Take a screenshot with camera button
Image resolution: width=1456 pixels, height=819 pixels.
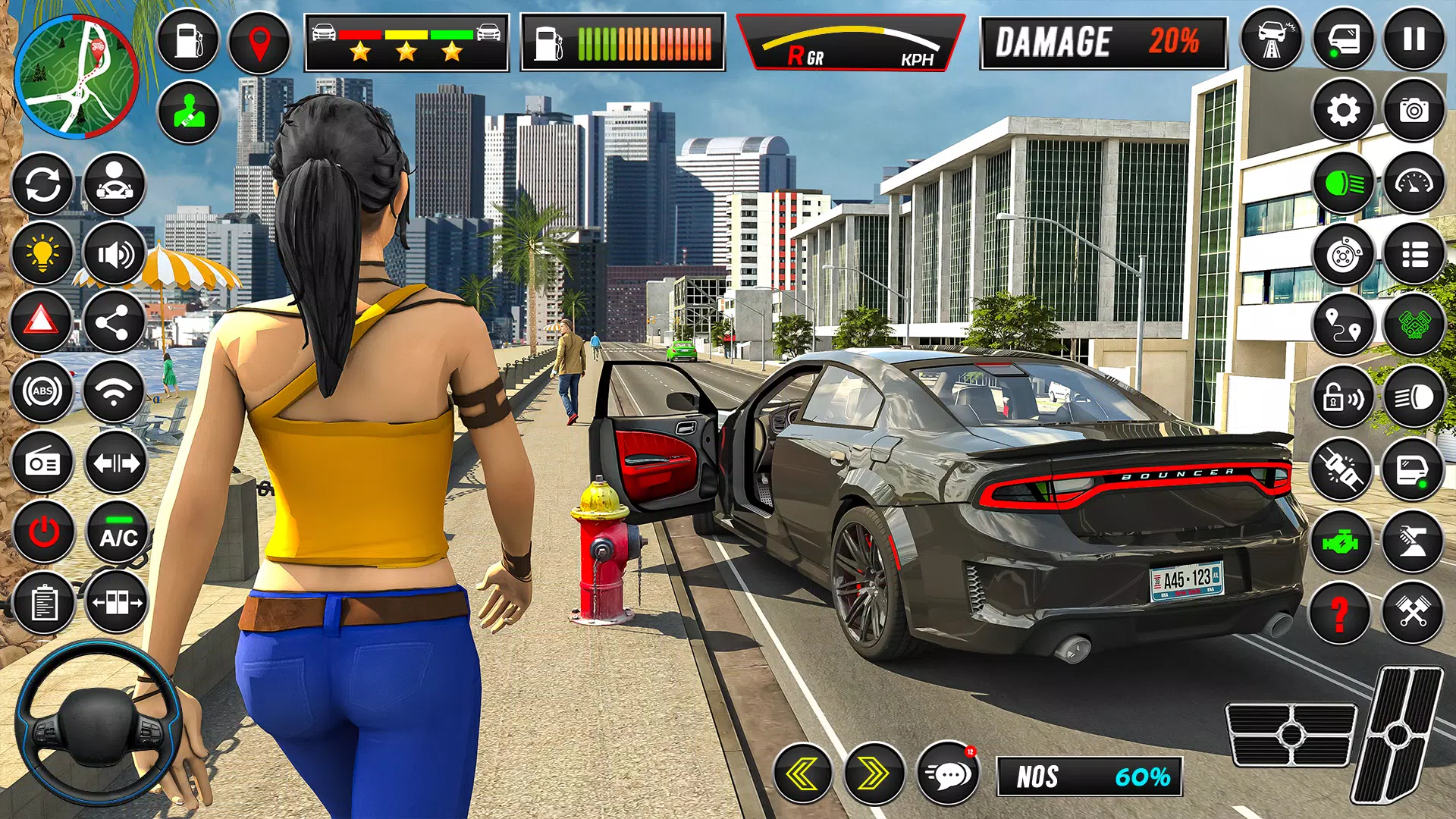pos(1414,111)
